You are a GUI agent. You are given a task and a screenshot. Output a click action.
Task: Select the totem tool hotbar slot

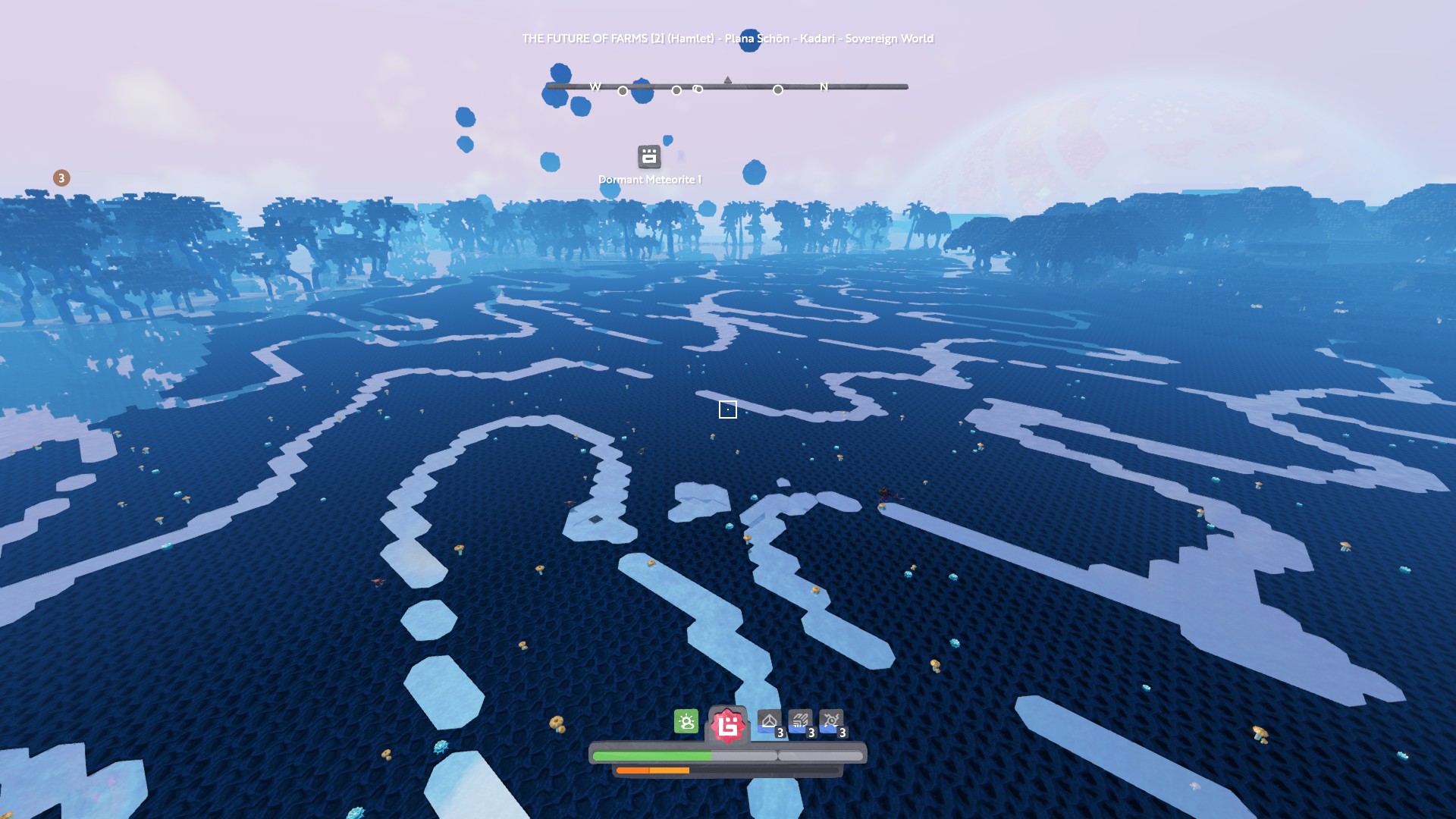click(768, 722)
